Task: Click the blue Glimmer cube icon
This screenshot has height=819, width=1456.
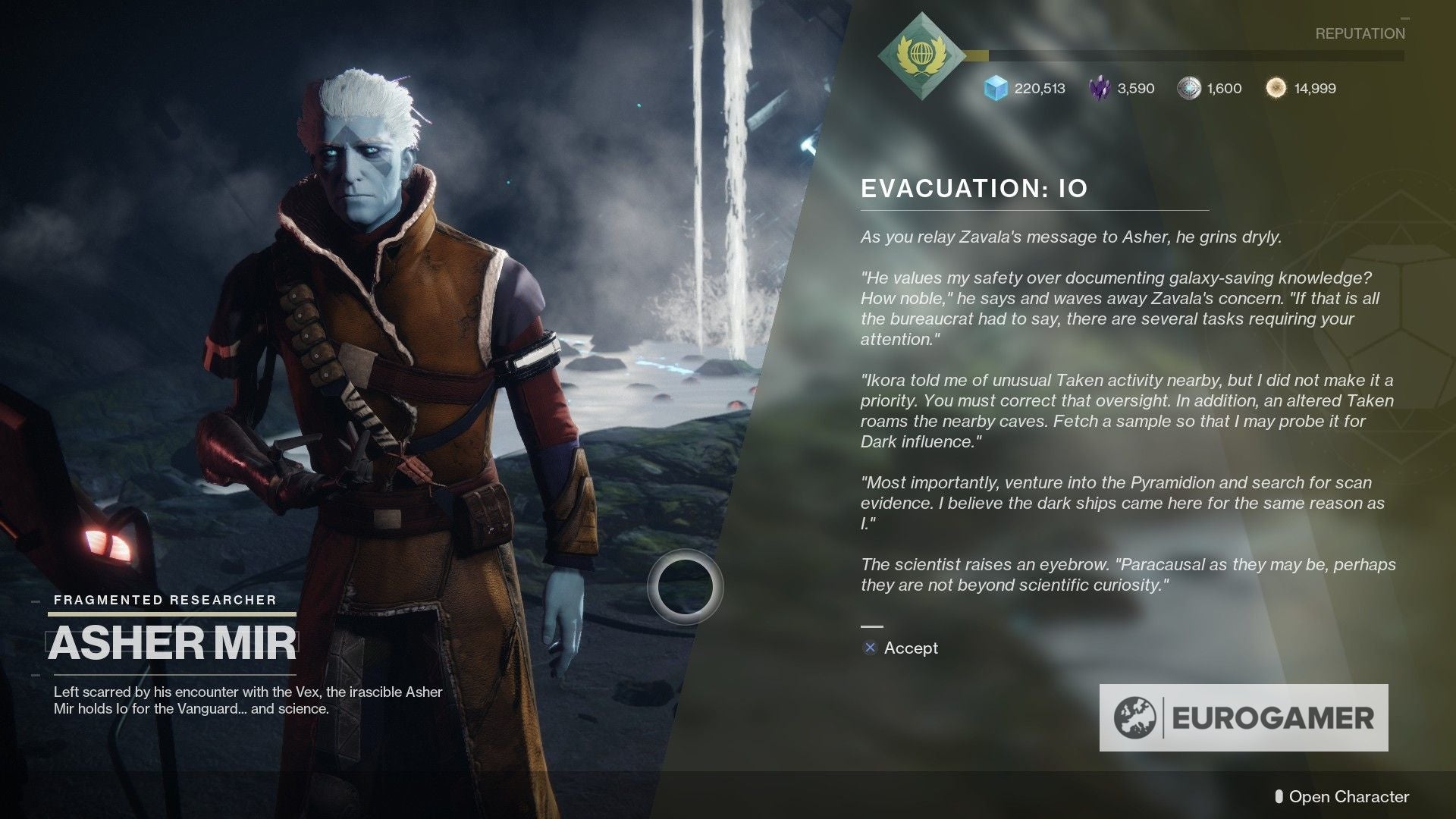Action: tap(994, 89)
